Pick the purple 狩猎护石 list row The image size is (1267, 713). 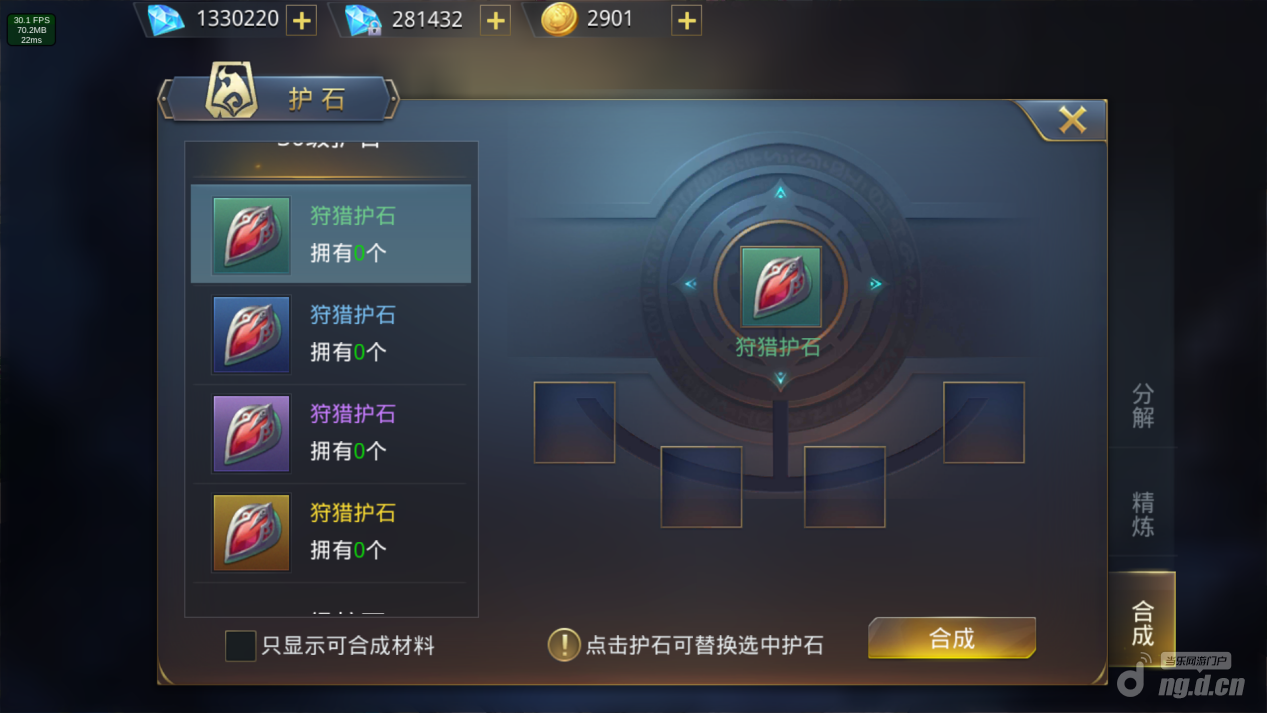pos(331,433)
